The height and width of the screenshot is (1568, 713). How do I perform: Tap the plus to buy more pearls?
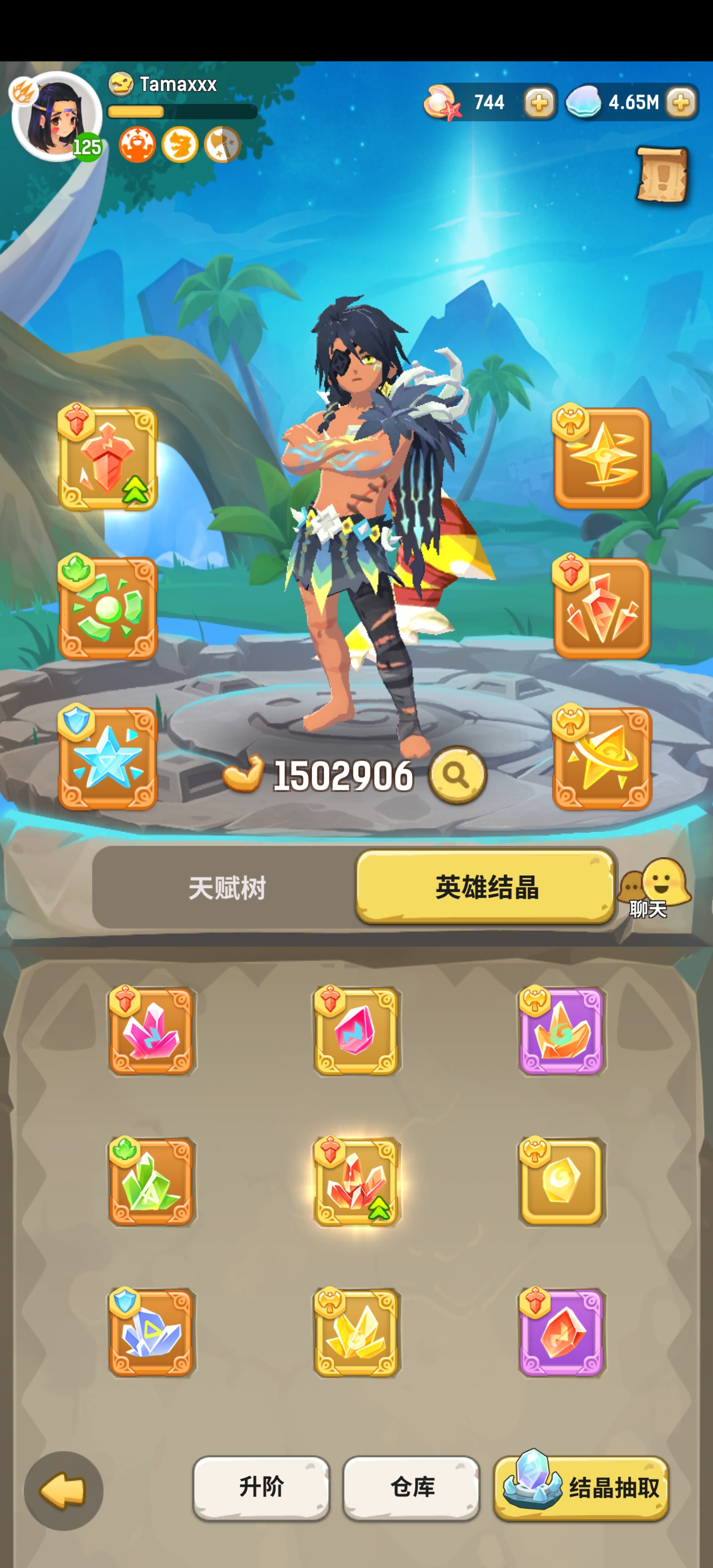(538, 103)
